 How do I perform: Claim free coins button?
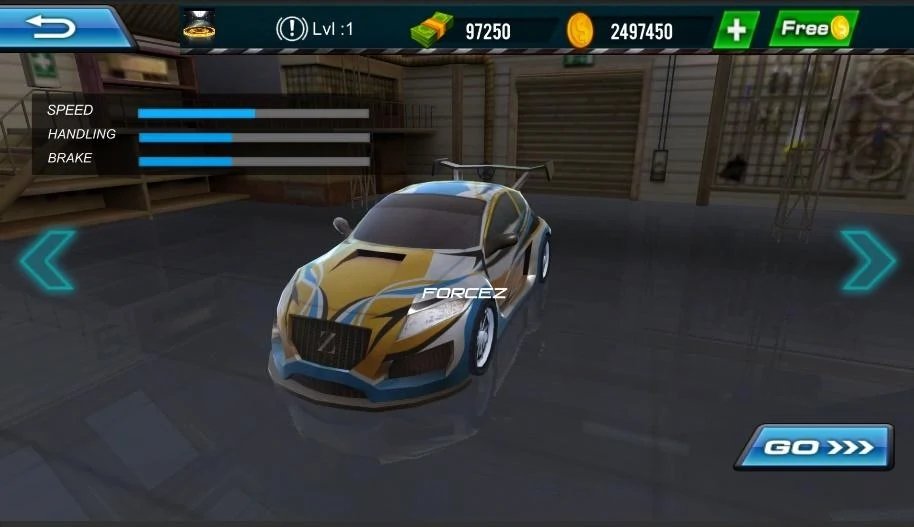click(x=813, y=29)
